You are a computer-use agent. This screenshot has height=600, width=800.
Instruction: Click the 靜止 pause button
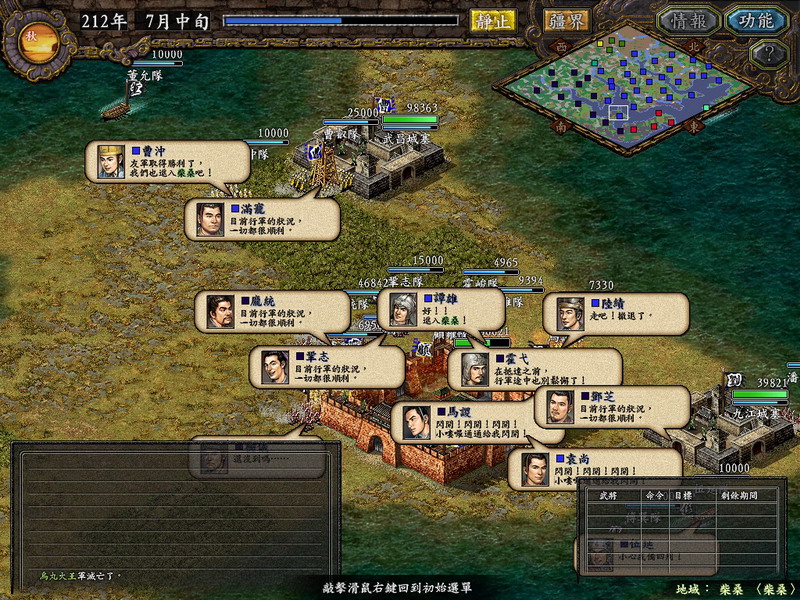point(492,20)
